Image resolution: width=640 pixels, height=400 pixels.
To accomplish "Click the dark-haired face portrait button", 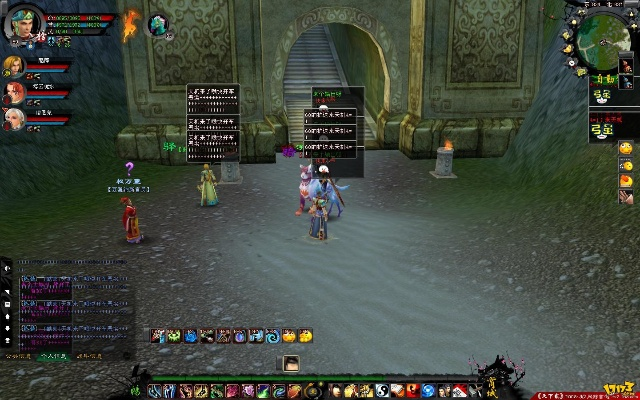I will [291, 364].
